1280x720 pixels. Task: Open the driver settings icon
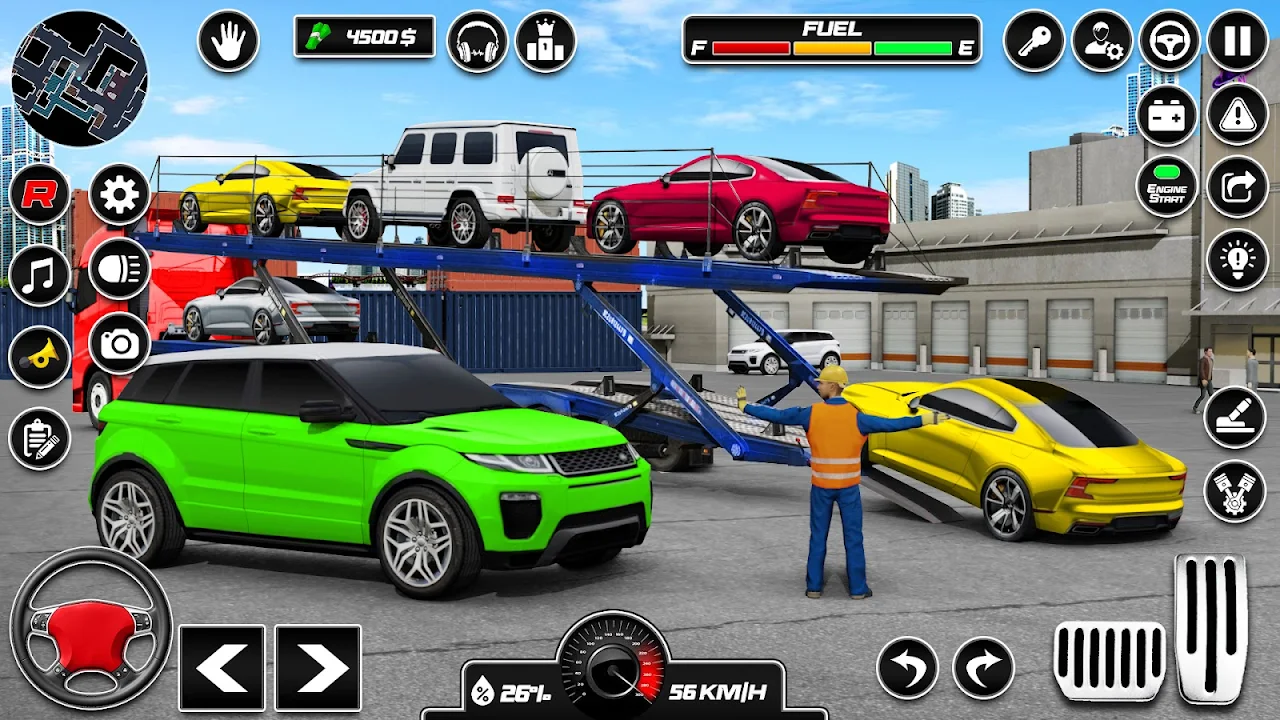click(1102, 41)
